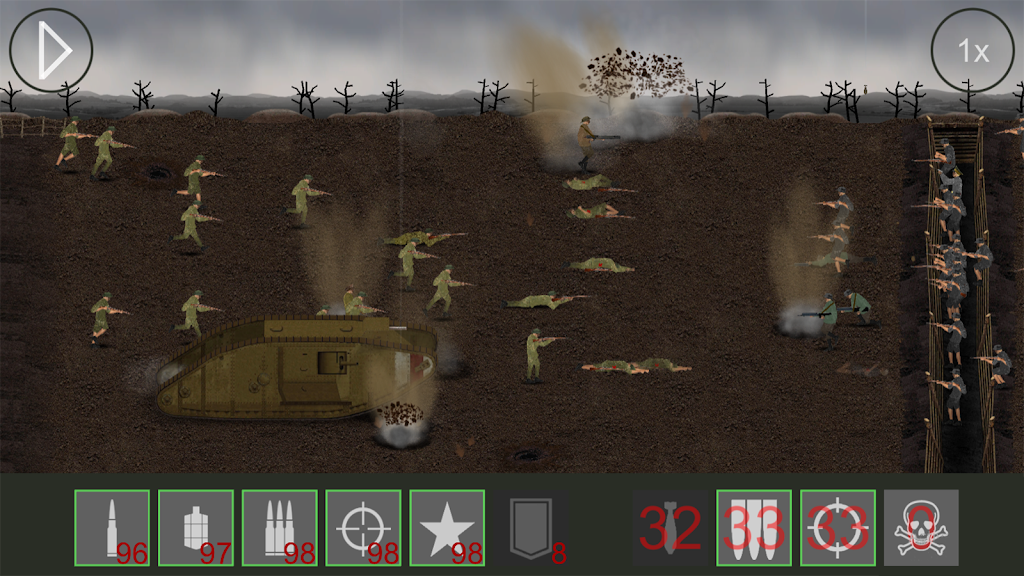
Task: Activate the three-bullet ammo clip icon
Action: (x=280, y=527)
